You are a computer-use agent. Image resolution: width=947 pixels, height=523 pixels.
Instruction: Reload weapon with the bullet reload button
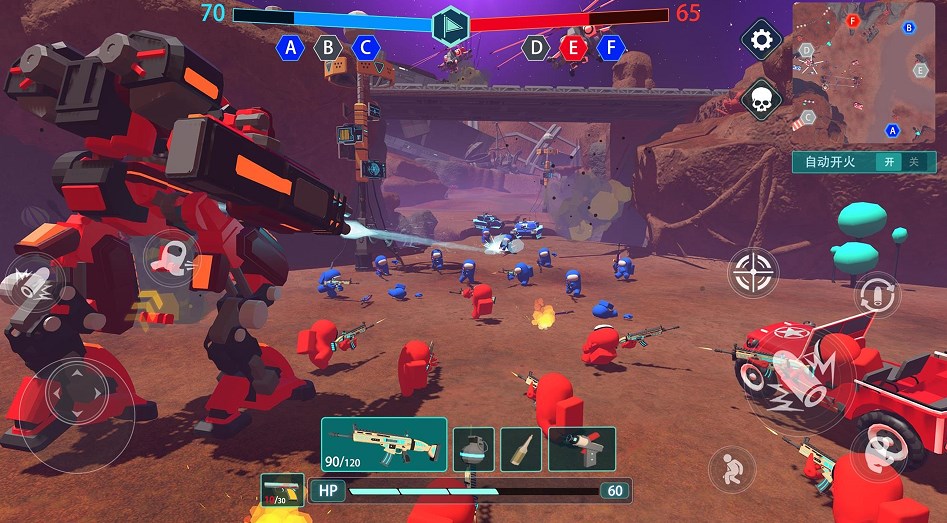point(877,295)
